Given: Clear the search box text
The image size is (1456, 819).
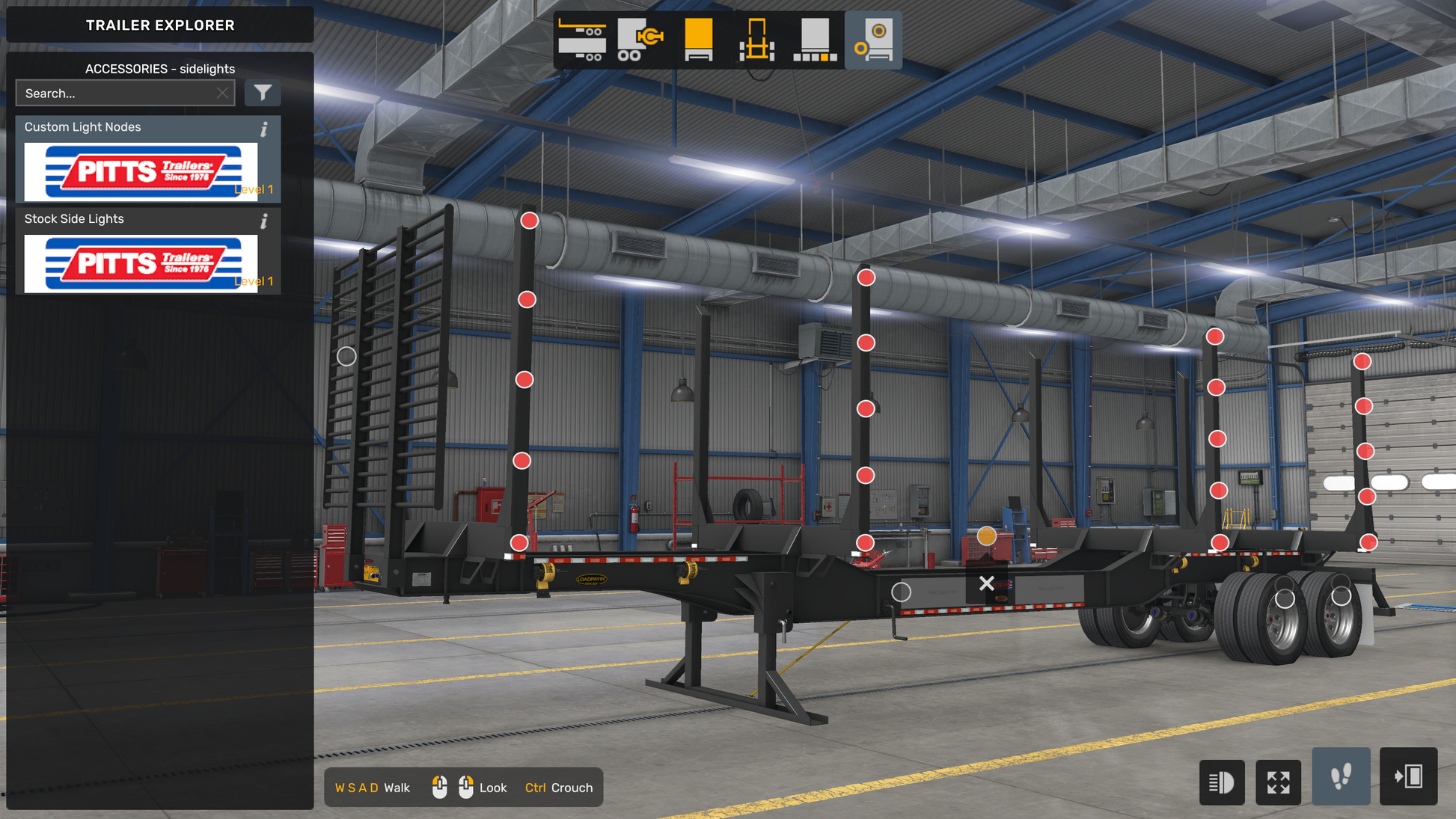Looking at the screenshot, I should pos(222,93).
